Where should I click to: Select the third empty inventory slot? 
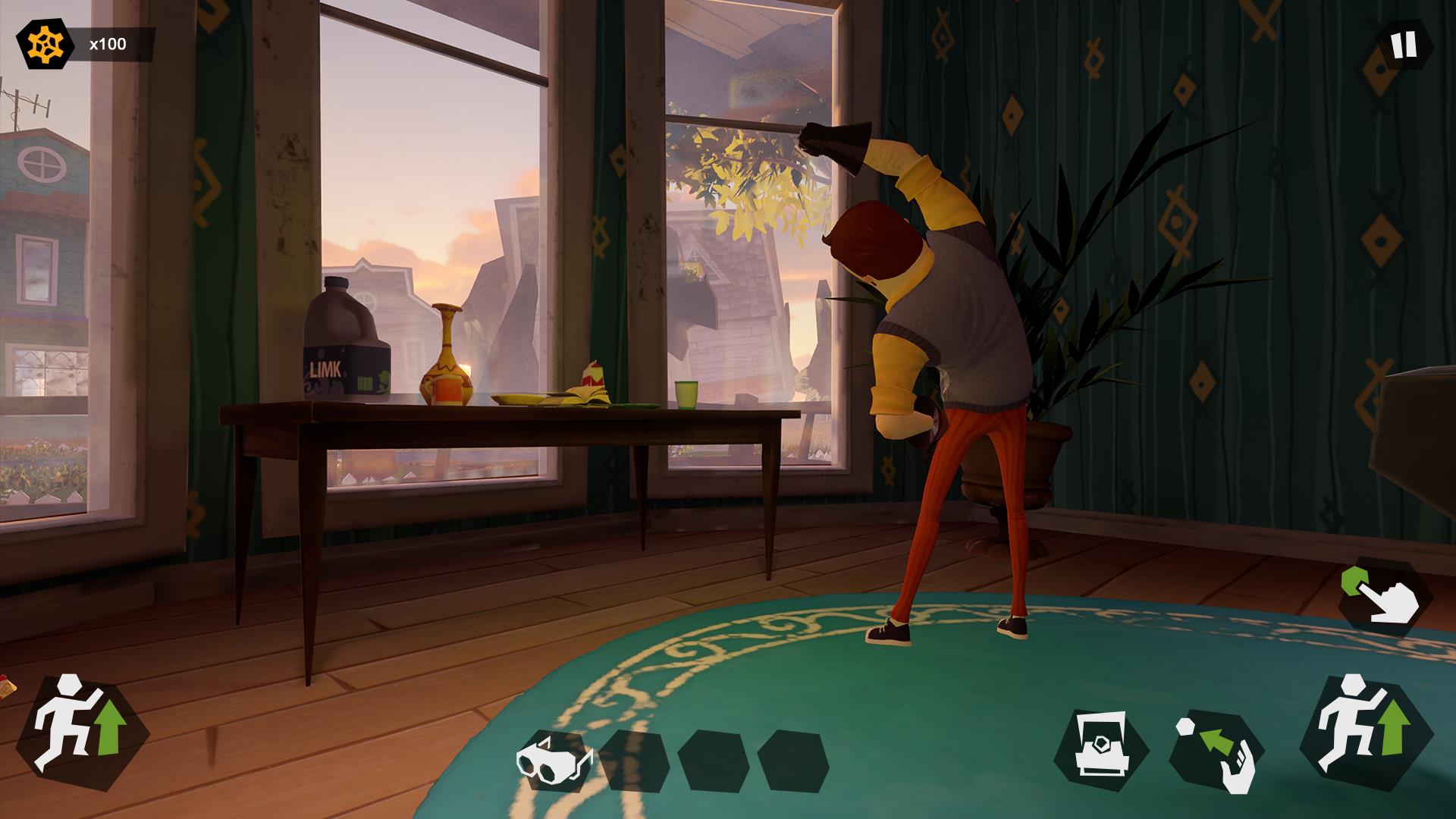(714, 758)
